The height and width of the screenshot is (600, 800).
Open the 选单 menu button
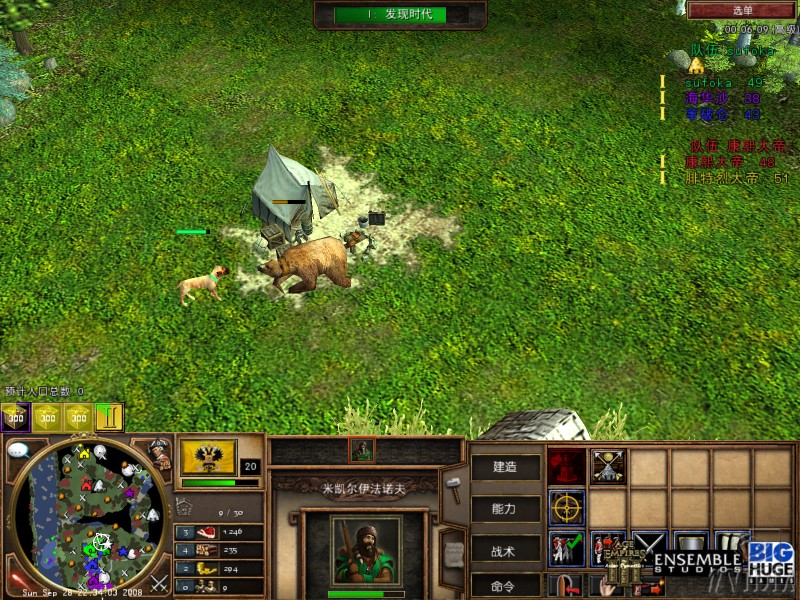742,10
